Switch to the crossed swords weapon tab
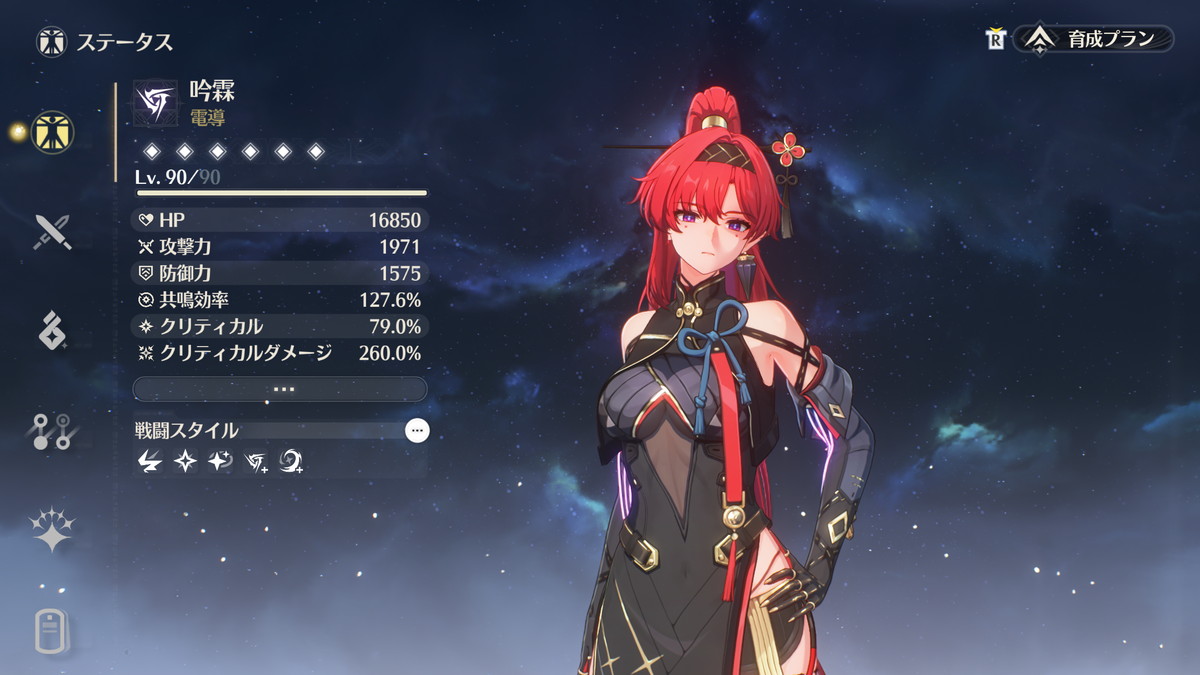This screenshot has width=1200, height=675. [x=52, y=232]
